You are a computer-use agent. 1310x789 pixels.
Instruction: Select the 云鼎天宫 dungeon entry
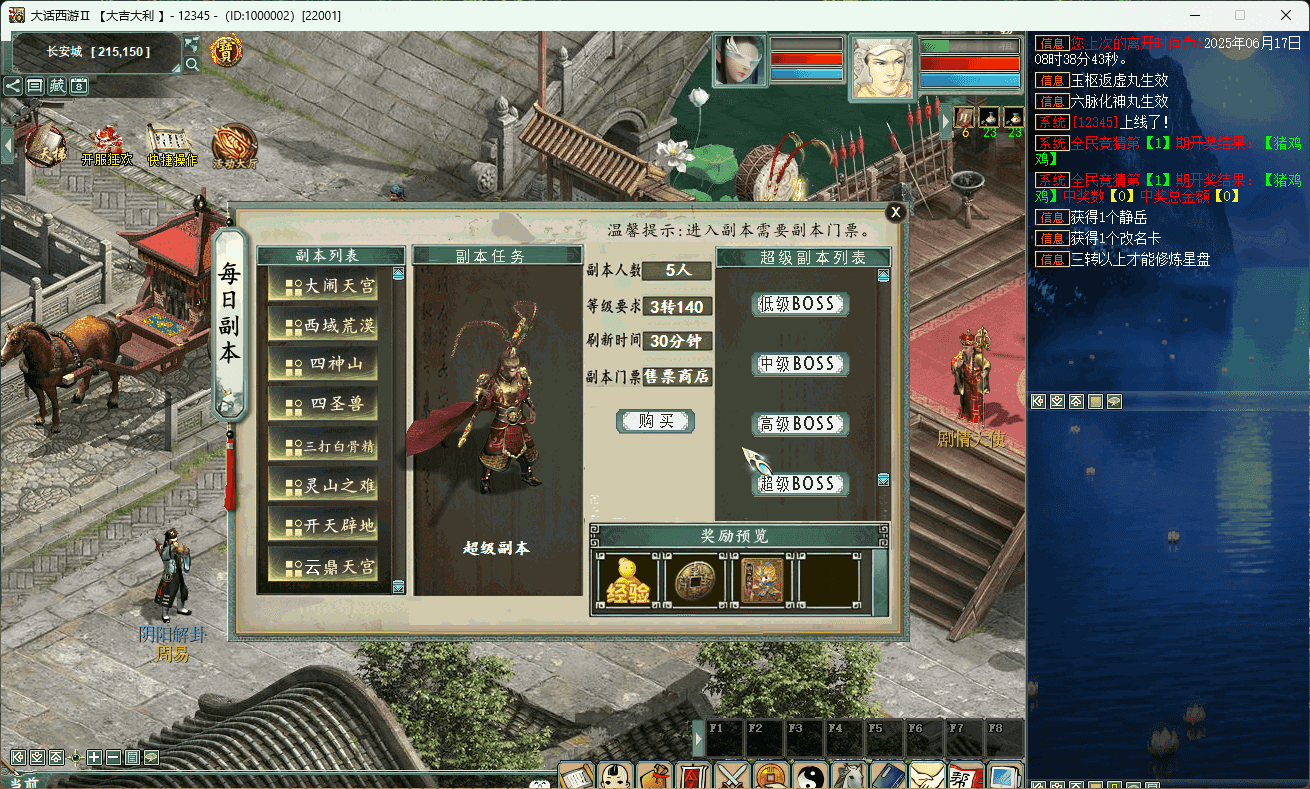(x=323, y=567)
